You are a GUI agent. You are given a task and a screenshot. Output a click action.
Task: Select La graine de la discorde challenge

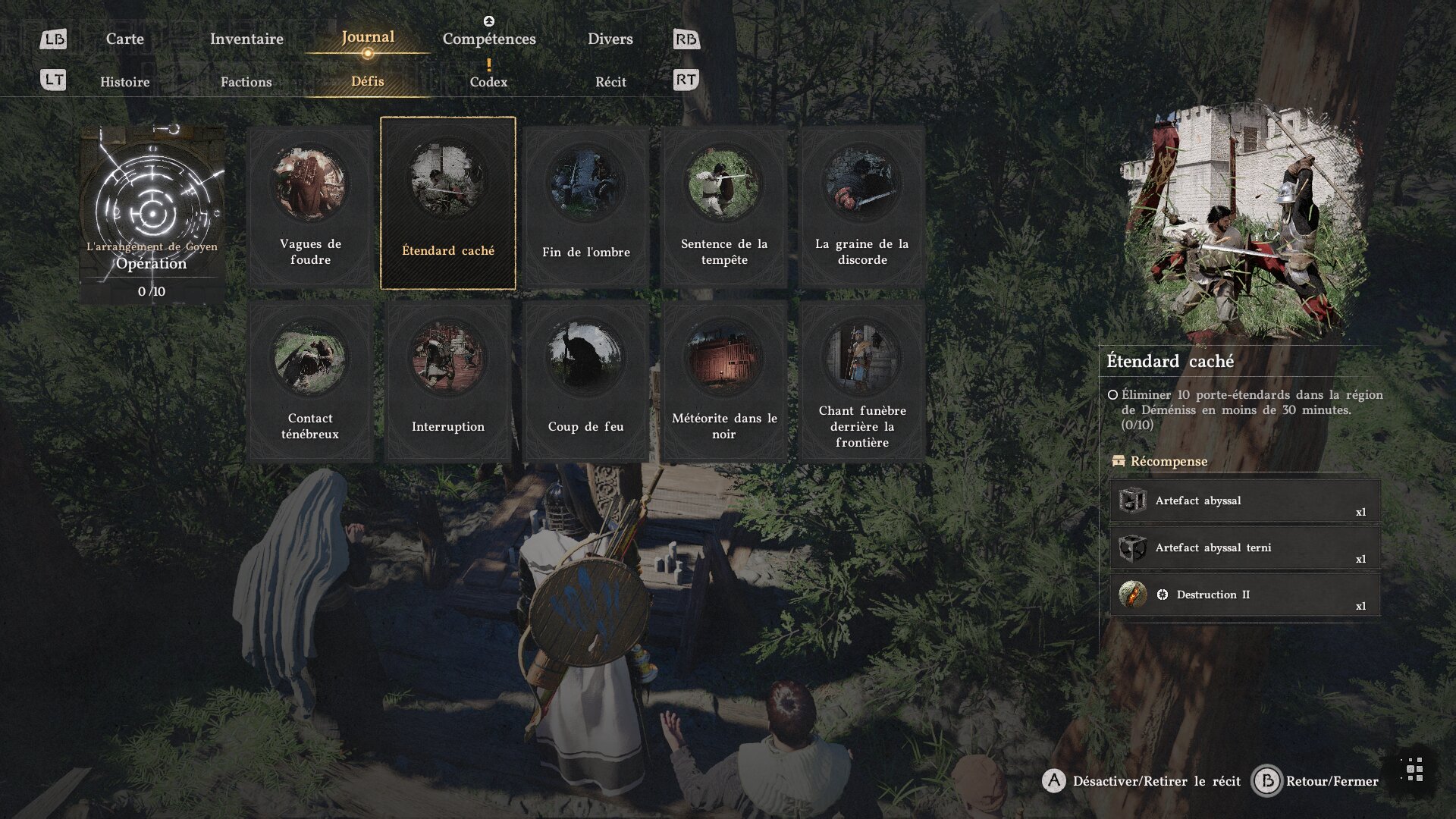tap(862, 206)
